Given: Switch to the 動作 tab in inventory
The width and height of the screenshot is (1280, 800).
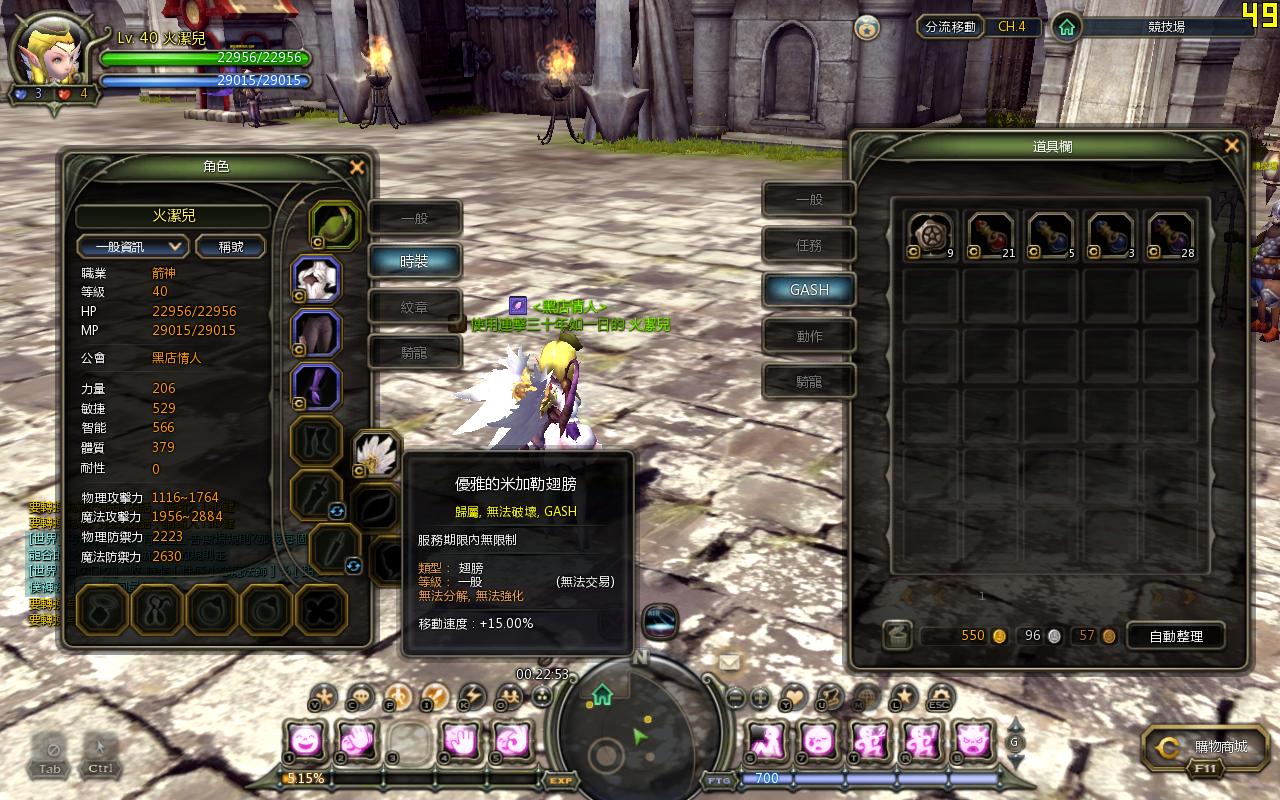Looking at the screenshot, I should pos(809,336).
